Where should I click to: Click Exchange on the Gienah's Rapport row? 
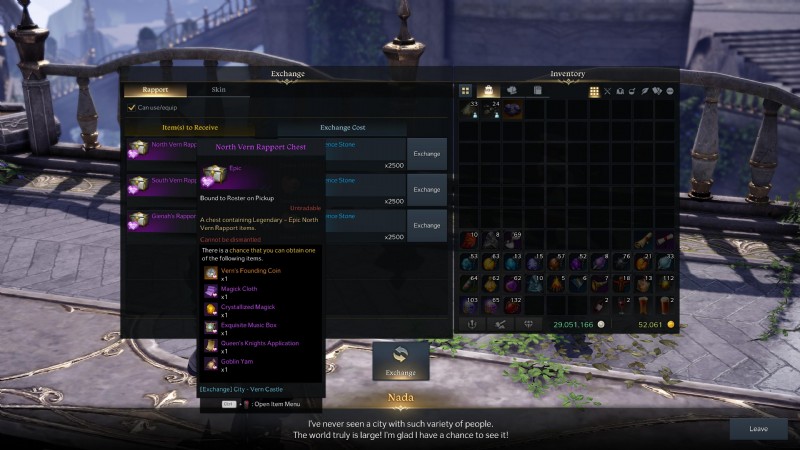[x=427, y=225]
